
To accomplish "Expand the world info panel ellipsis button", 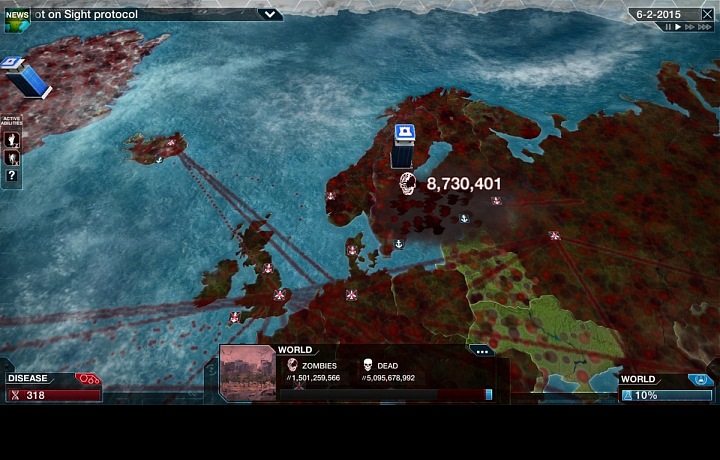I will [482, 351].
